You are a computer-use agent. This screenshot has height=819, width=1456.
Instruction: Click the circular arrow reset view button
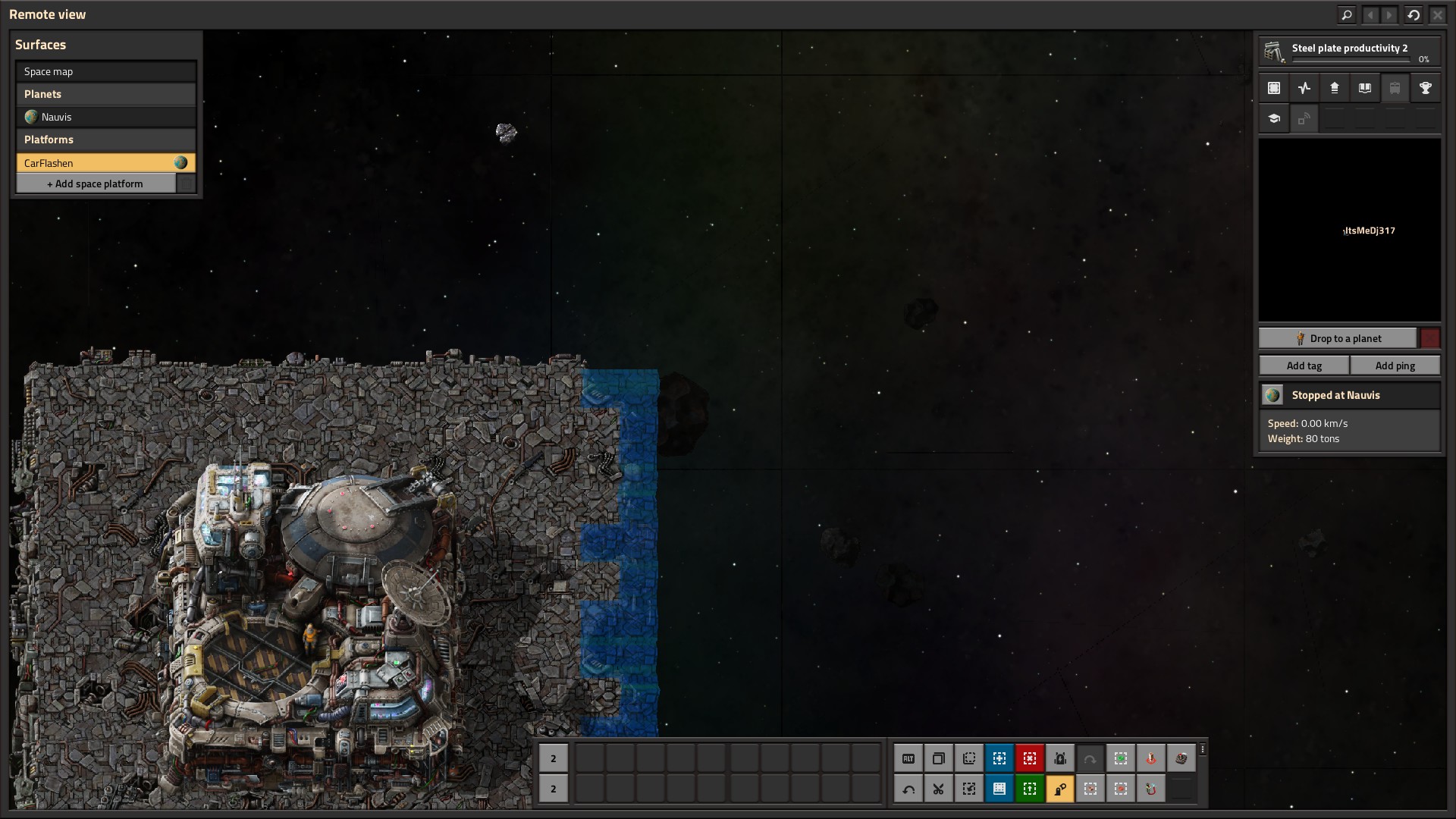(x=1414, y=14)
